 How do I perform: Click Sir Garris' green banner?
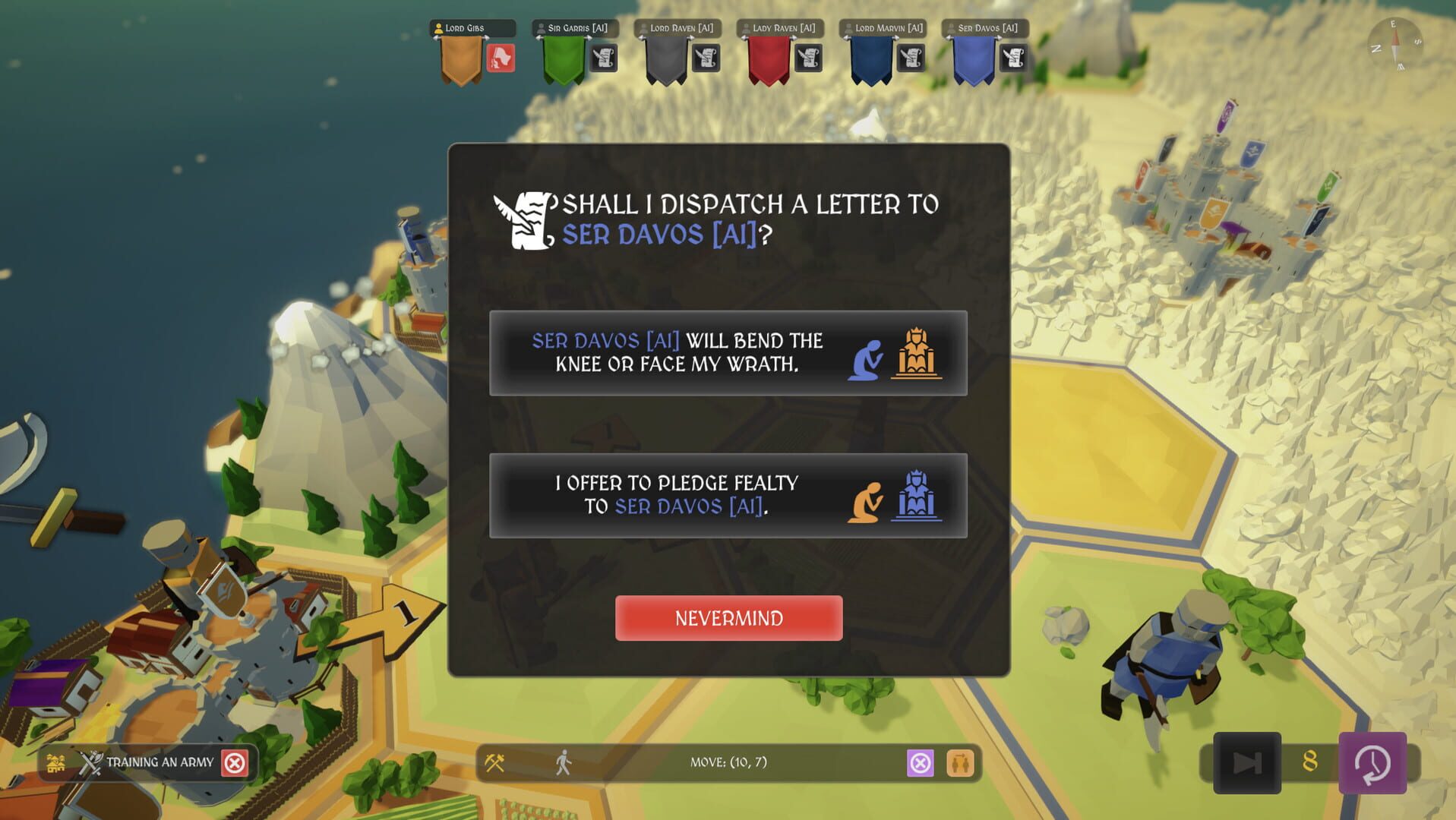564,61
